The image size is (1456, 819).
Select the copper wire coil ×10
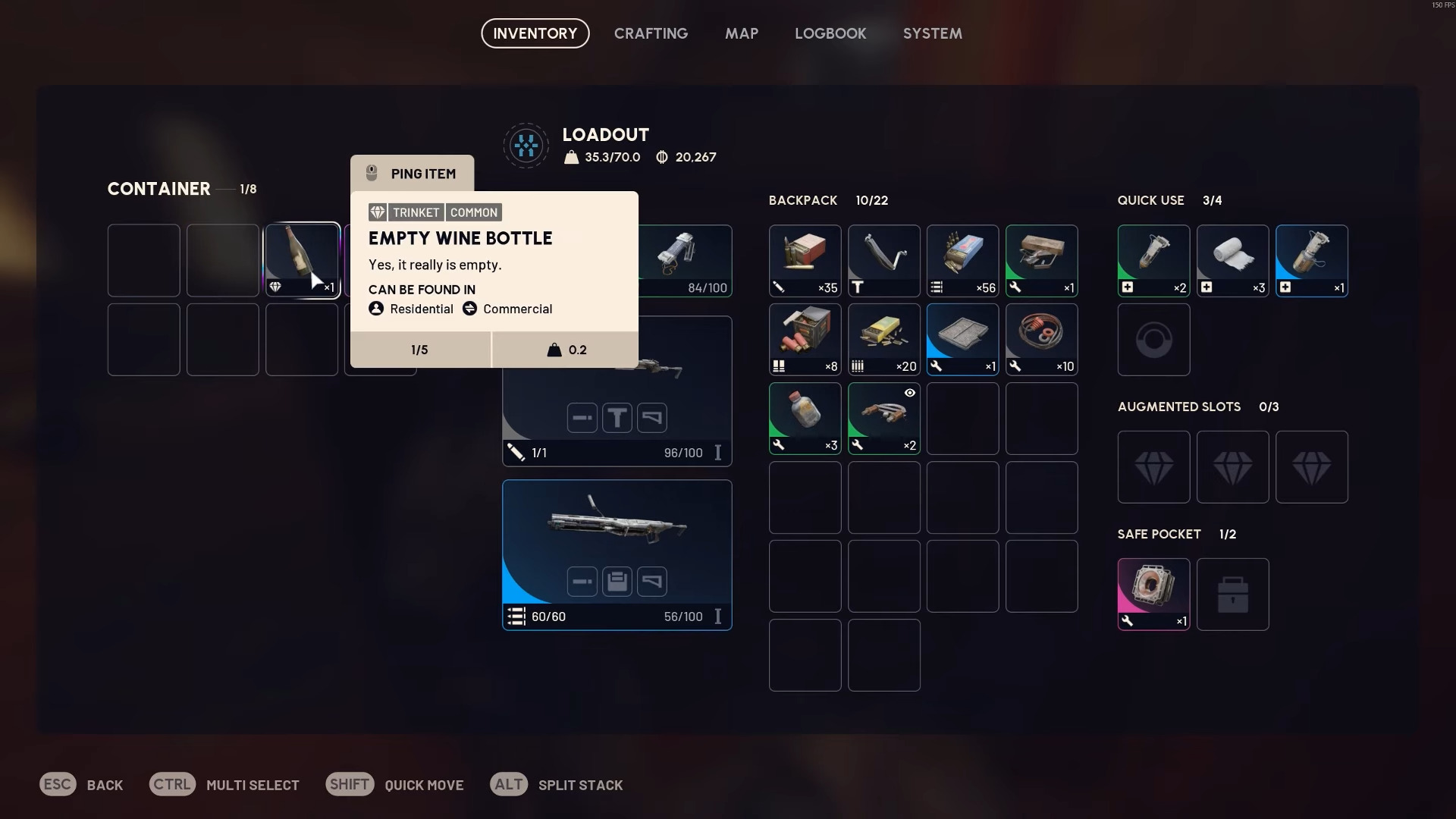click(1041, 339)
